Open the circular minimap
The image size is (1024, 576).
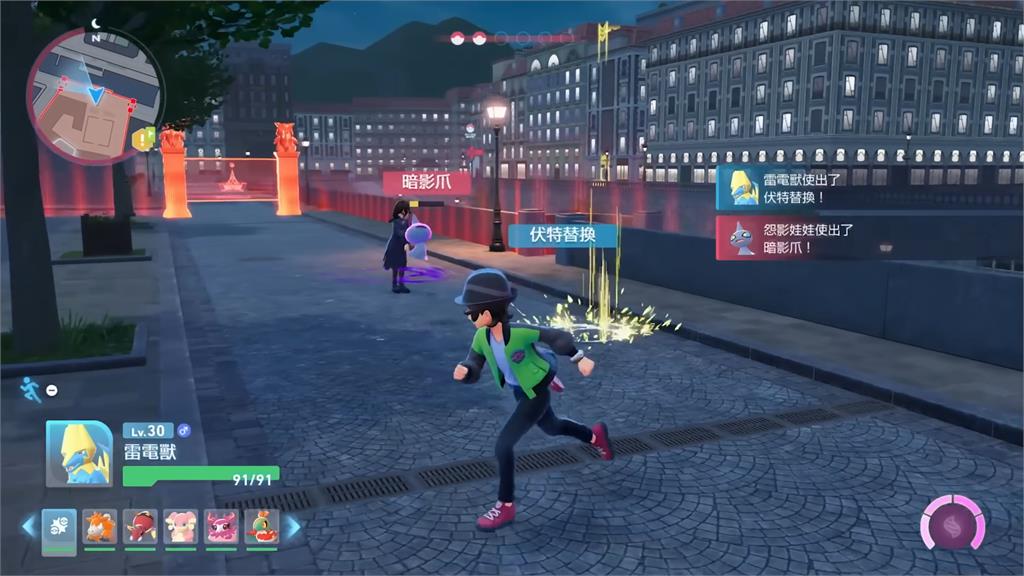coord(95,96)
